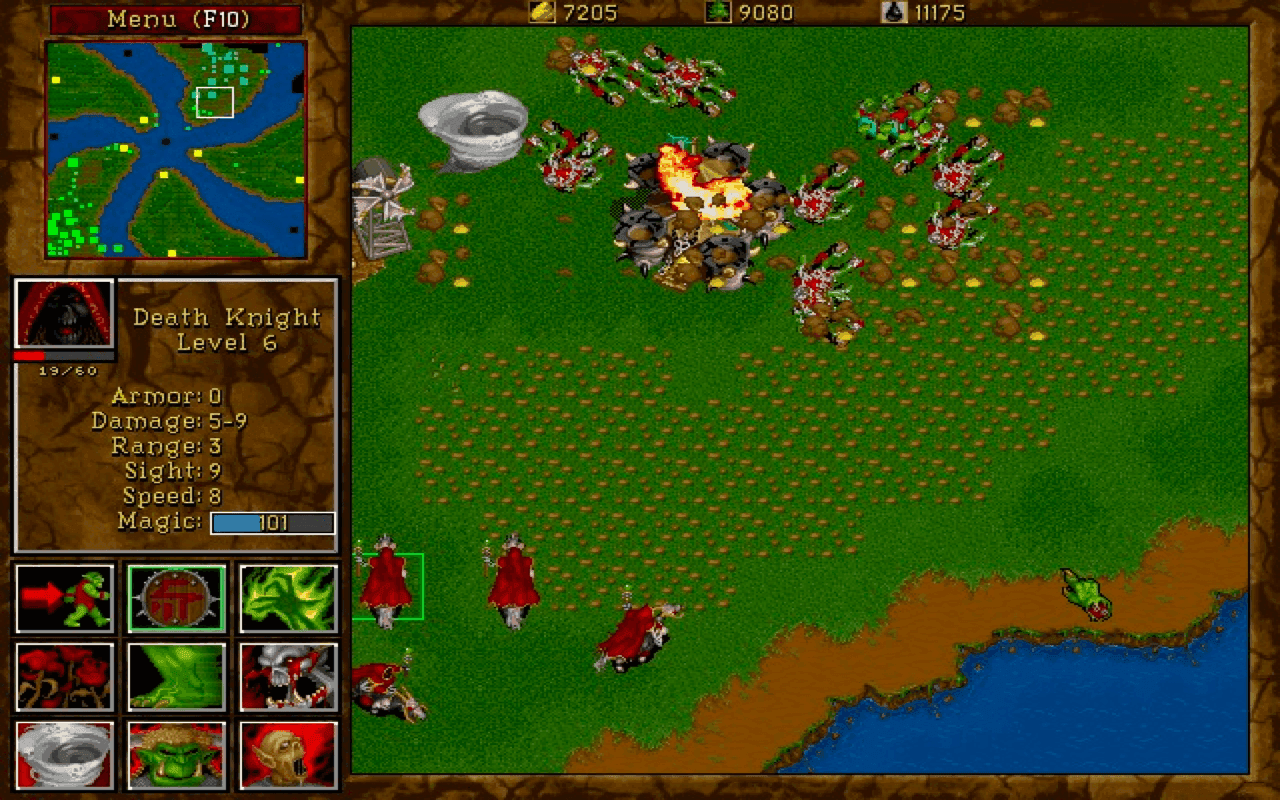Viewport: 1280px width, 800px height.
Task: Click the Death Knight portrait
Action: tap(63, 311)
